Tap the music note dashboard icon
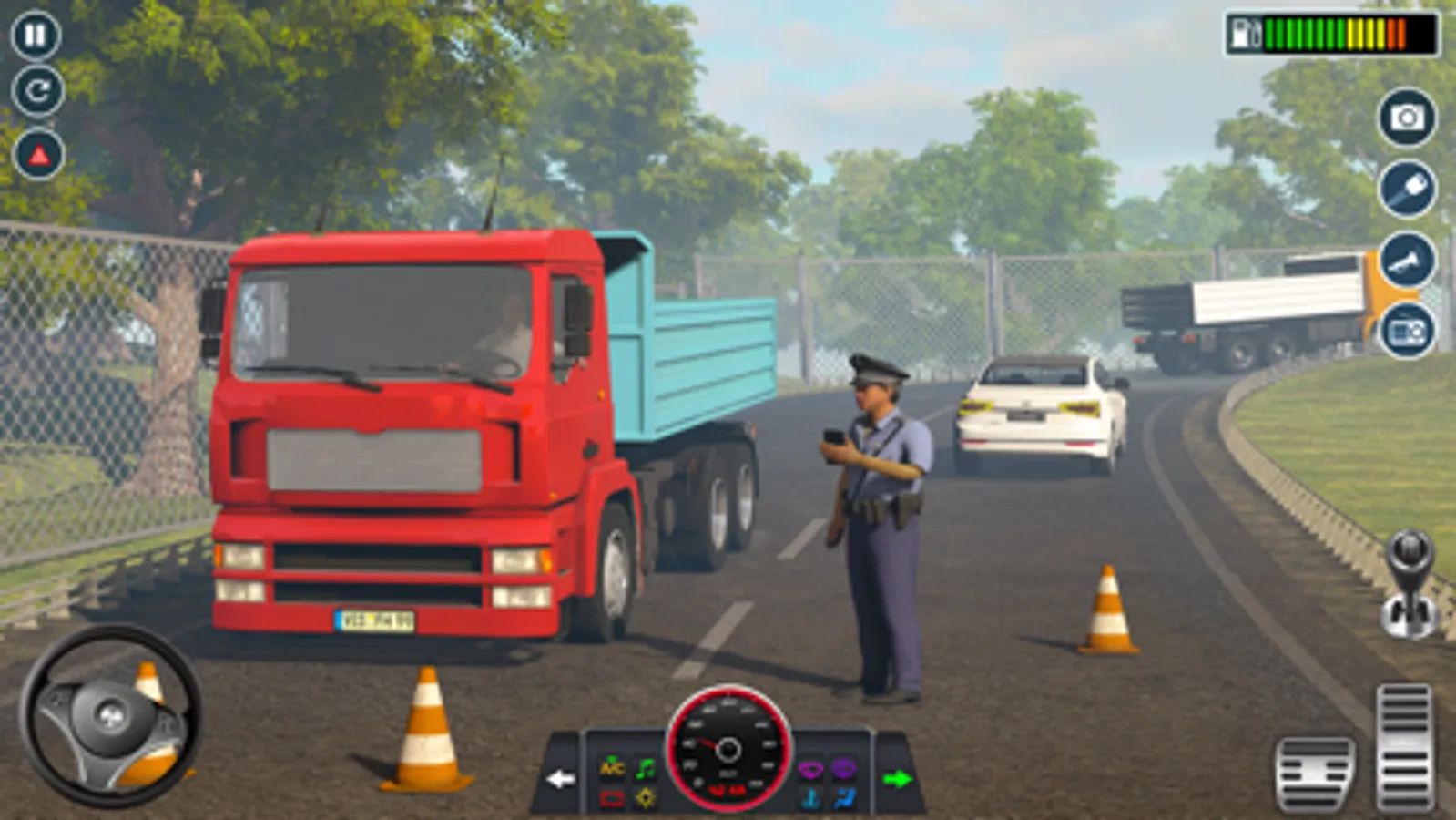The width and height of the screenshot is (1456, 820). tap(646, 768)
